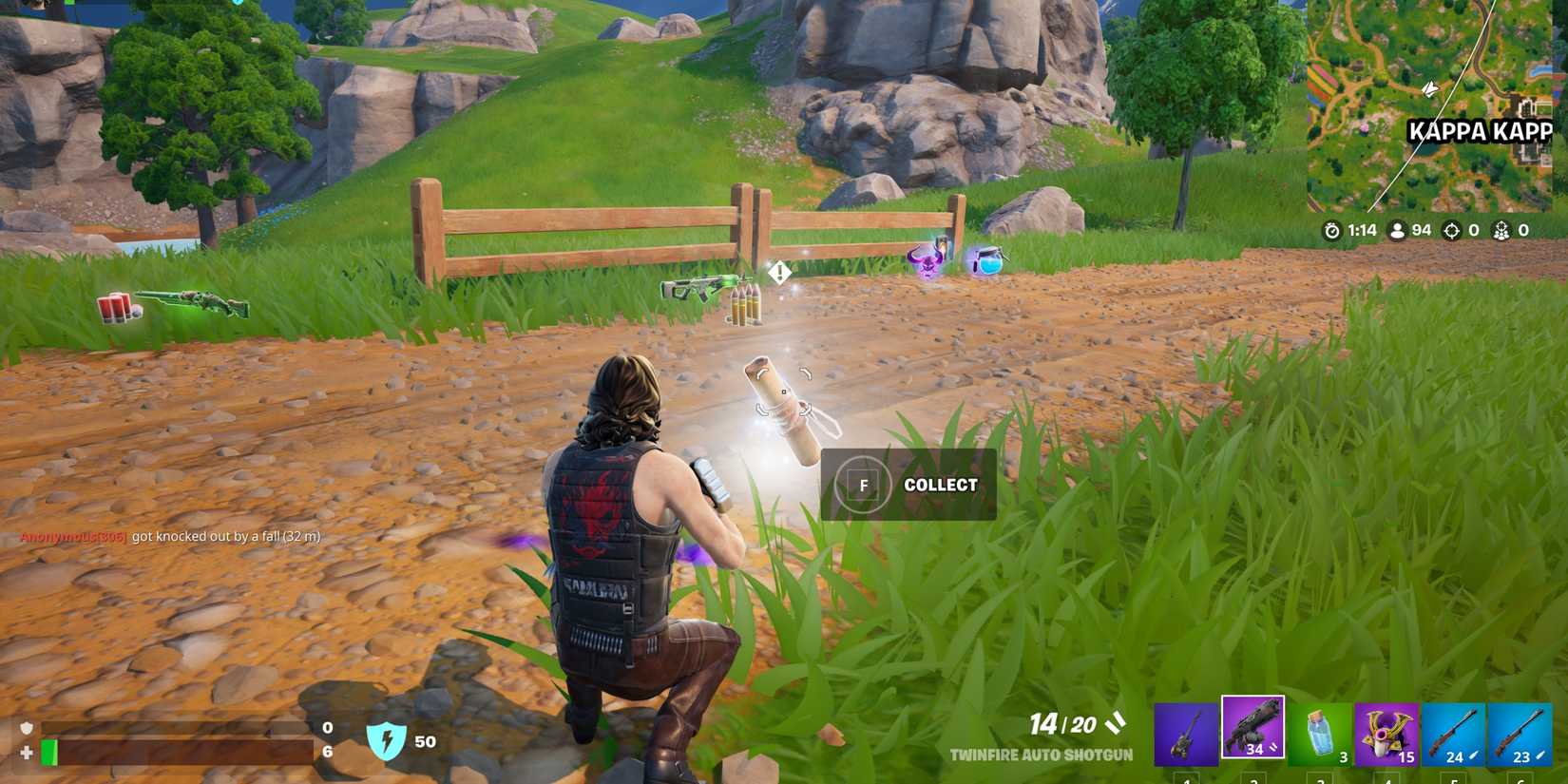Click the exclamation mark alert above the ammo pile

click(777, 273)
